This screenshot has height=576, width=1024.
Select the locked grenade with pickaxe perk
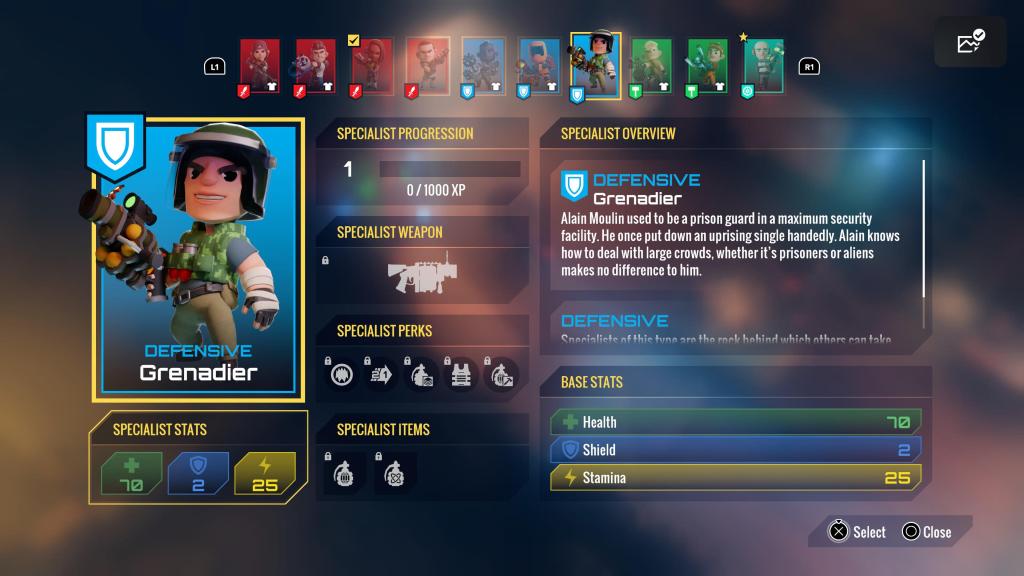point(501,374)
